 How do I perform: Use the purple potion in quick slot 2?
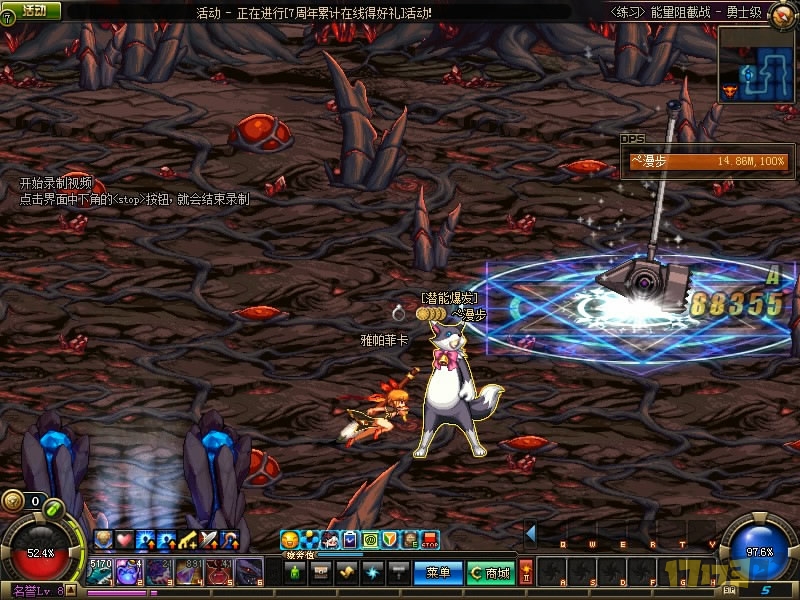[130, 572]
